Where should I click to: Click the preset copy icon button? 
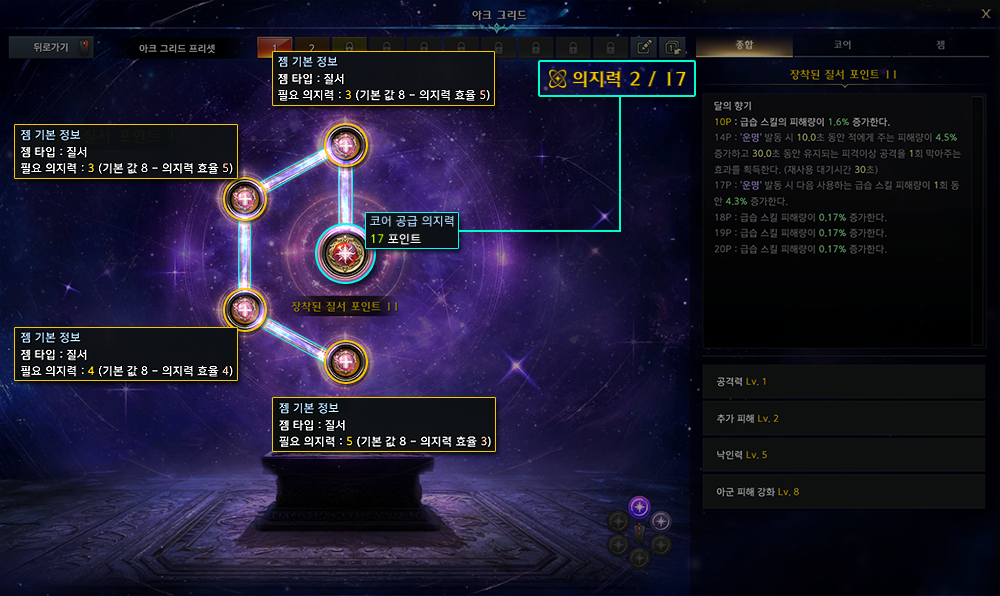674,48
